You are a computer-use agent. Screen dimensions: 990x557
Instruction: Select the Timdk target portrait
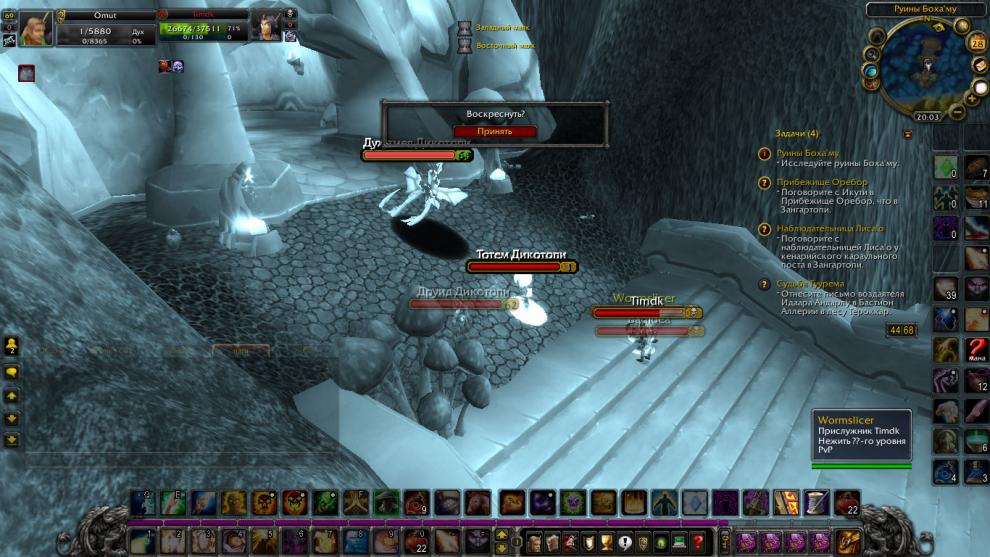click(267, 27)
